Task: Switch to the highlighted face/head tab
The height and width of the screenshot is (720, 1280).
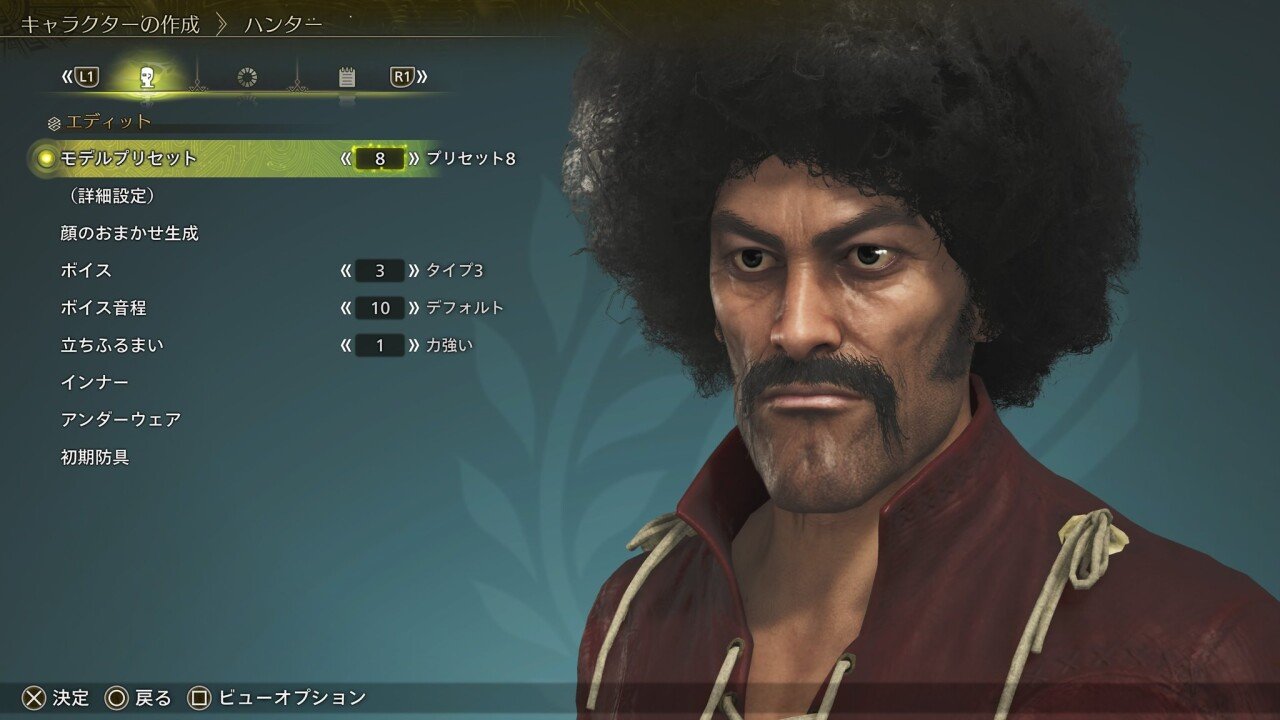Action: click(146, 77)
